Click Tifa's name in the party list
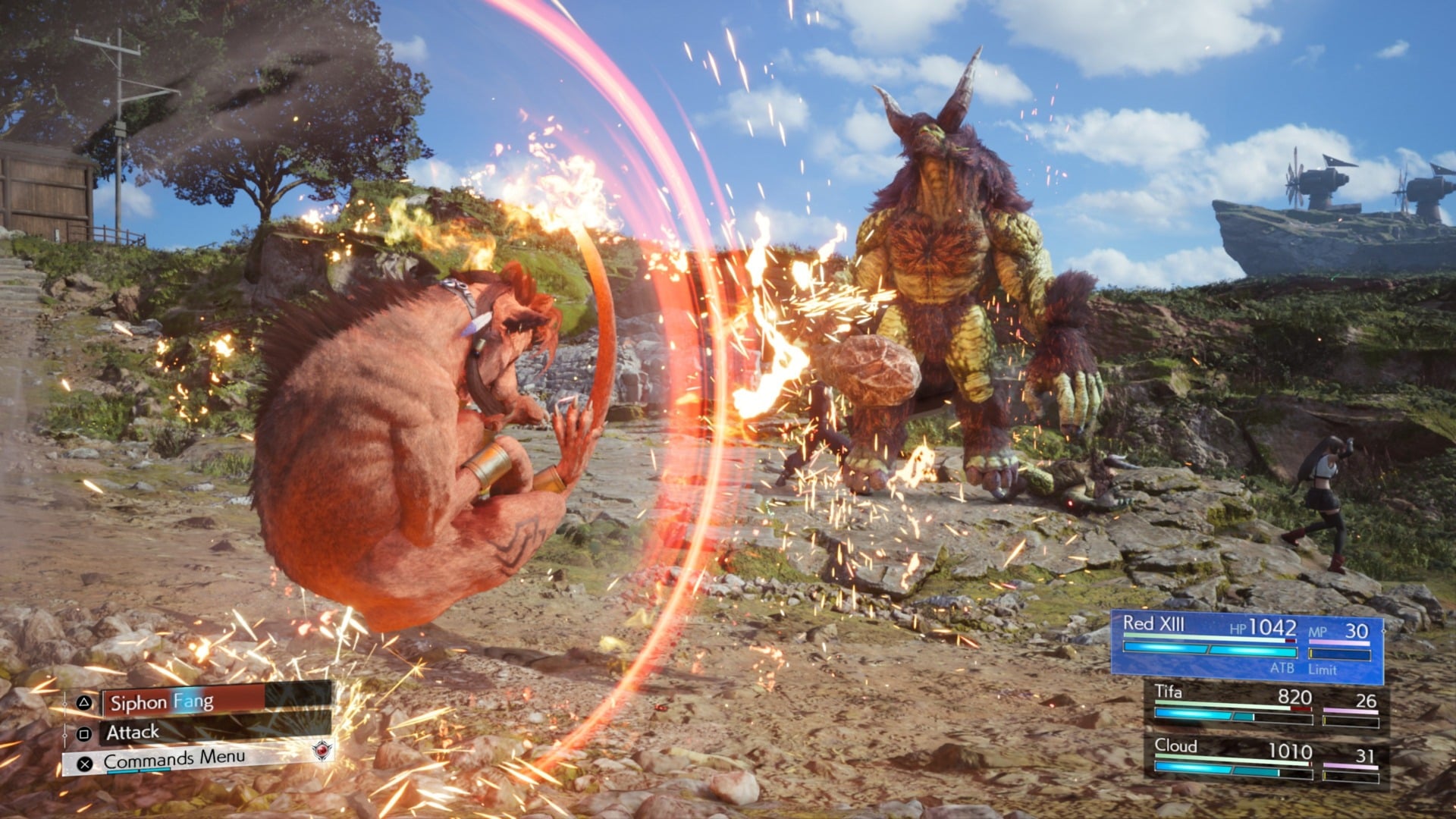The height and width of the screenshot is (819, 1456). [x=1168, y=692]
